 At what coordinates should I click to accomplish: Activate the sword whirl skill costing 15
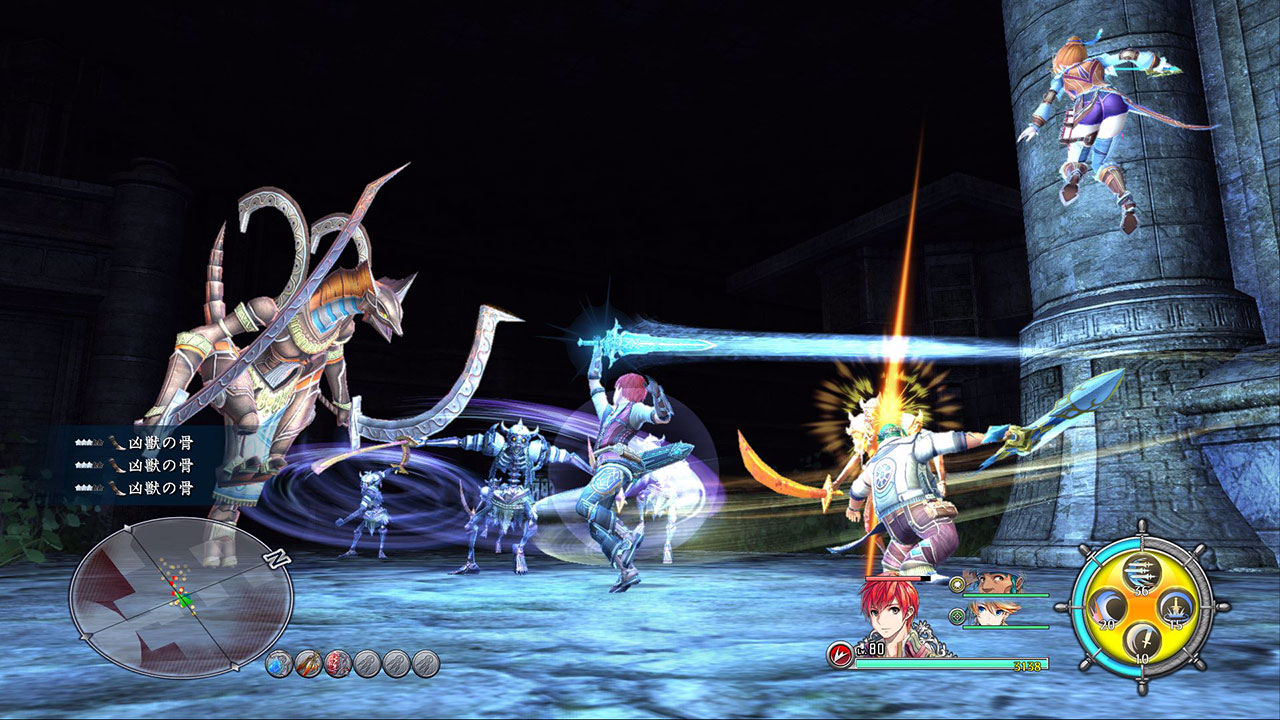click(1174, 609)
